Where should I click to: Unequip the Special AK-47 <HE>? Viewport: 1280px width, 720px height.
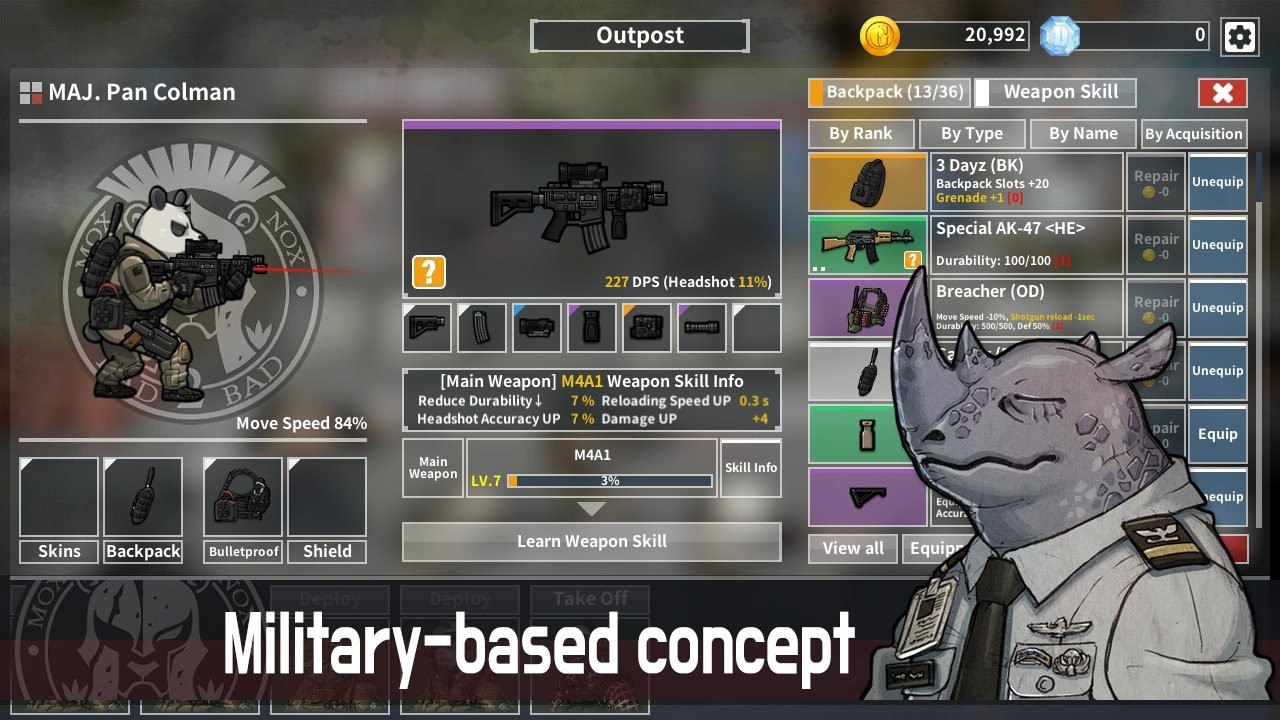[1217, 245]
